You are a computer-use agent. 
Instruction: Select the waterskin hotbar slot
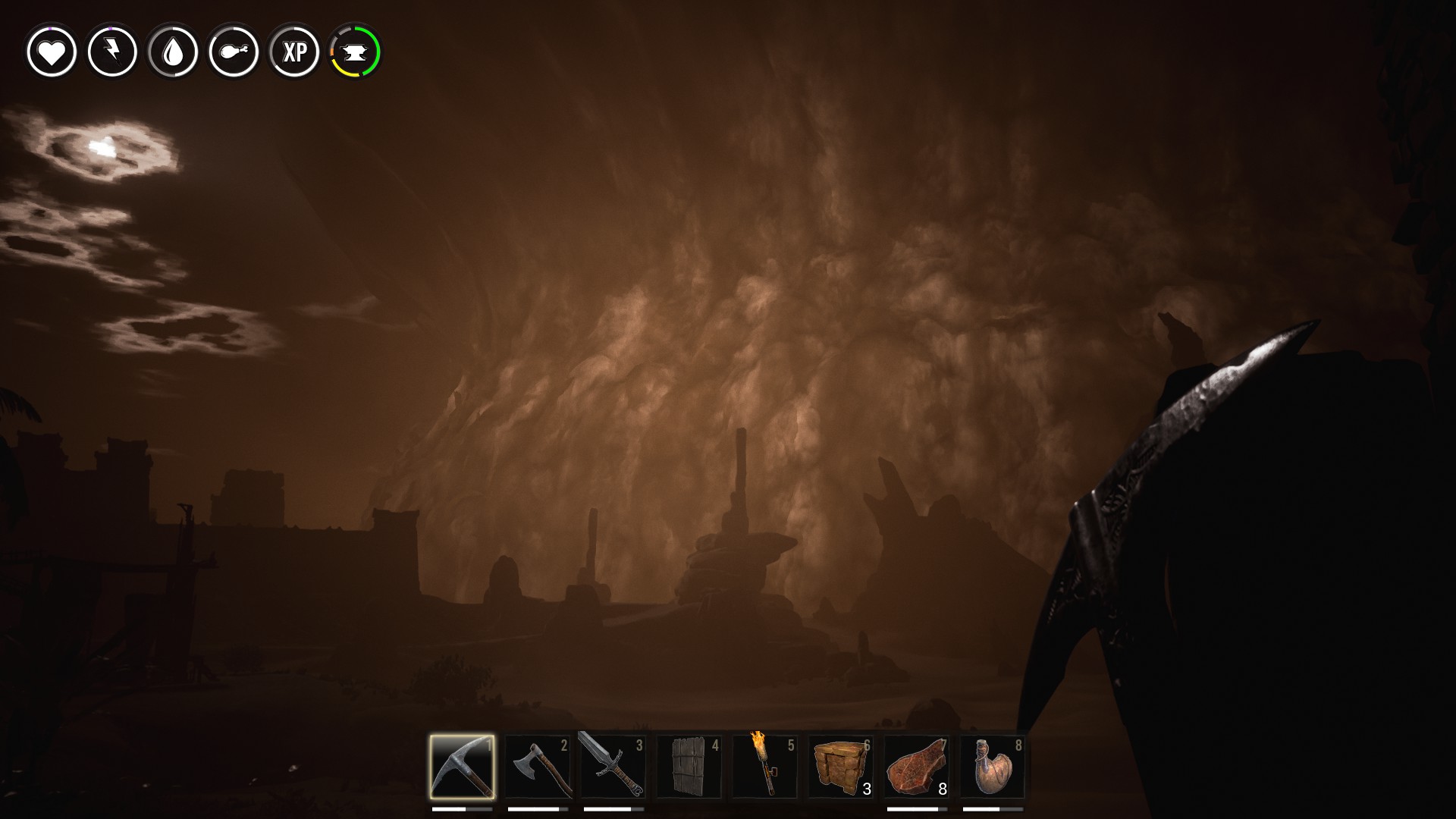[x=993, y=767]
